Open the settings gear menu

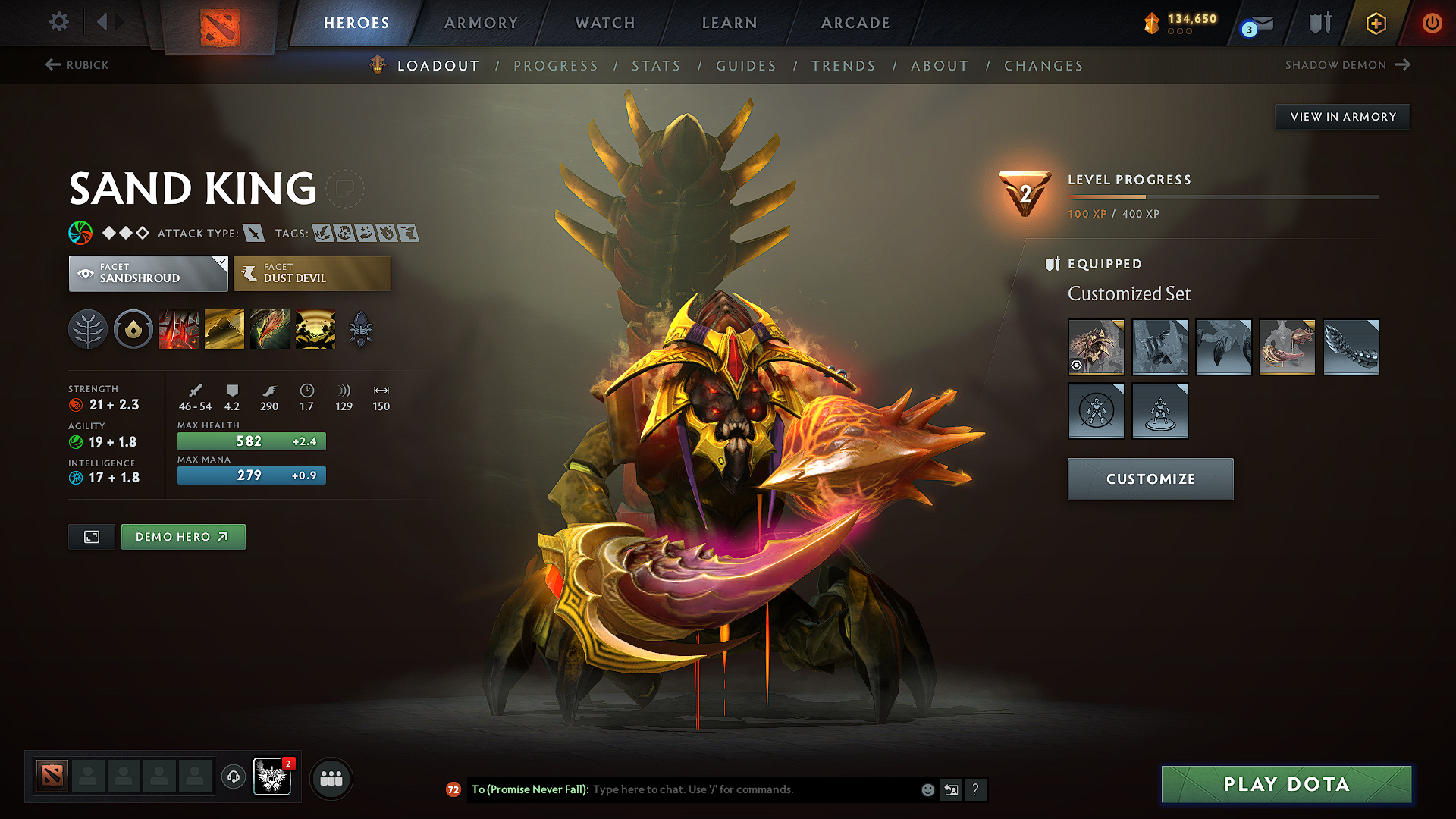(x=58, y=22)
